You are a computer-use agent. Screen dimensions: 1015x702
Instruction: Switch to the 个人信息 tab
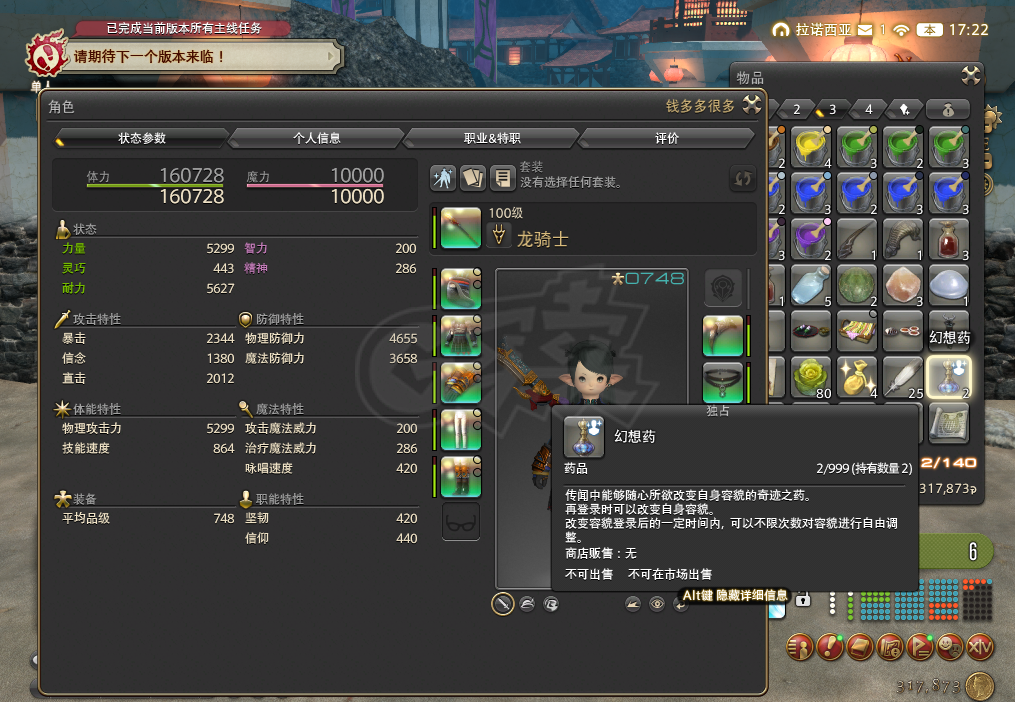click(316, 138)
